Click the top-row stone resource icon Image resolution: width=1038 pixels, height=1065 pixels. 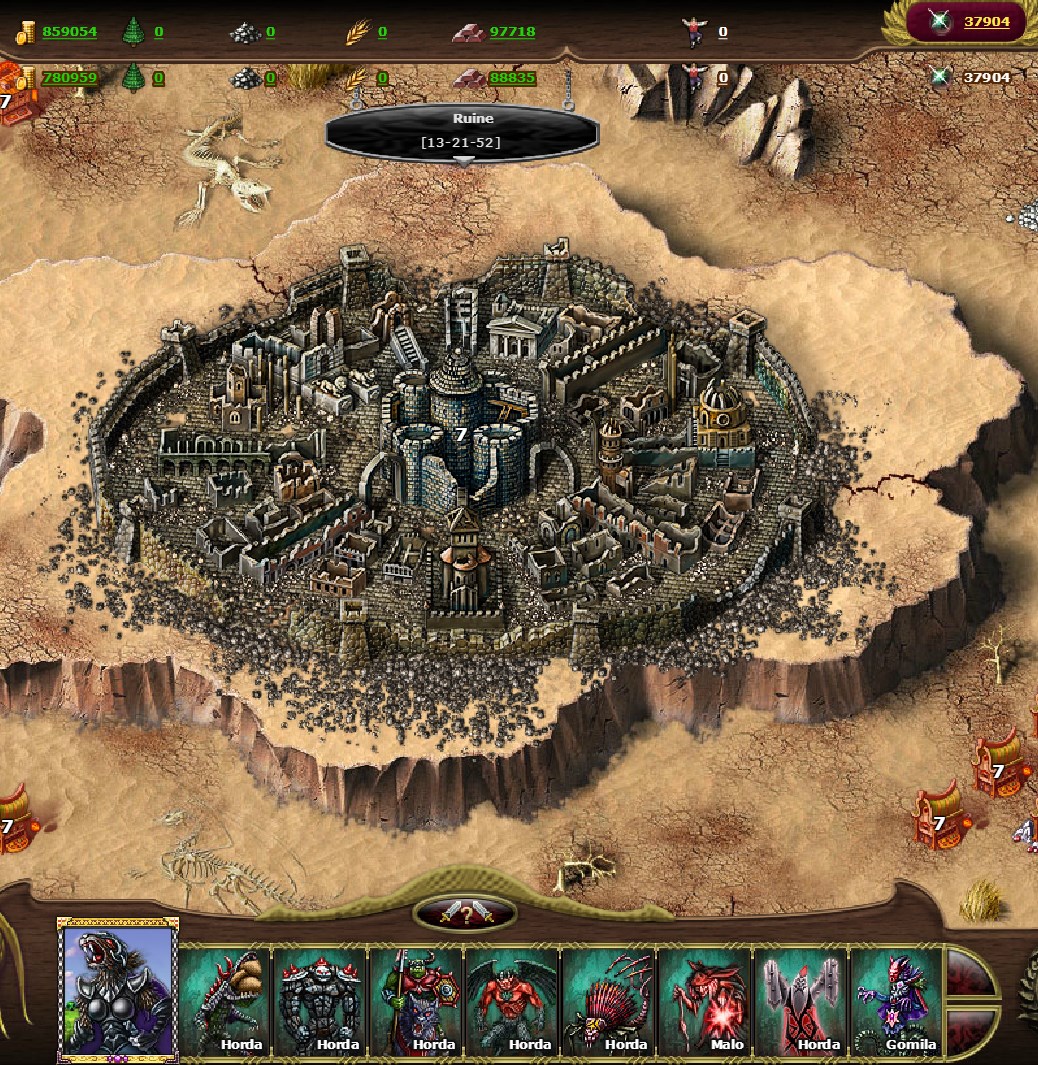tap(245, 33)
